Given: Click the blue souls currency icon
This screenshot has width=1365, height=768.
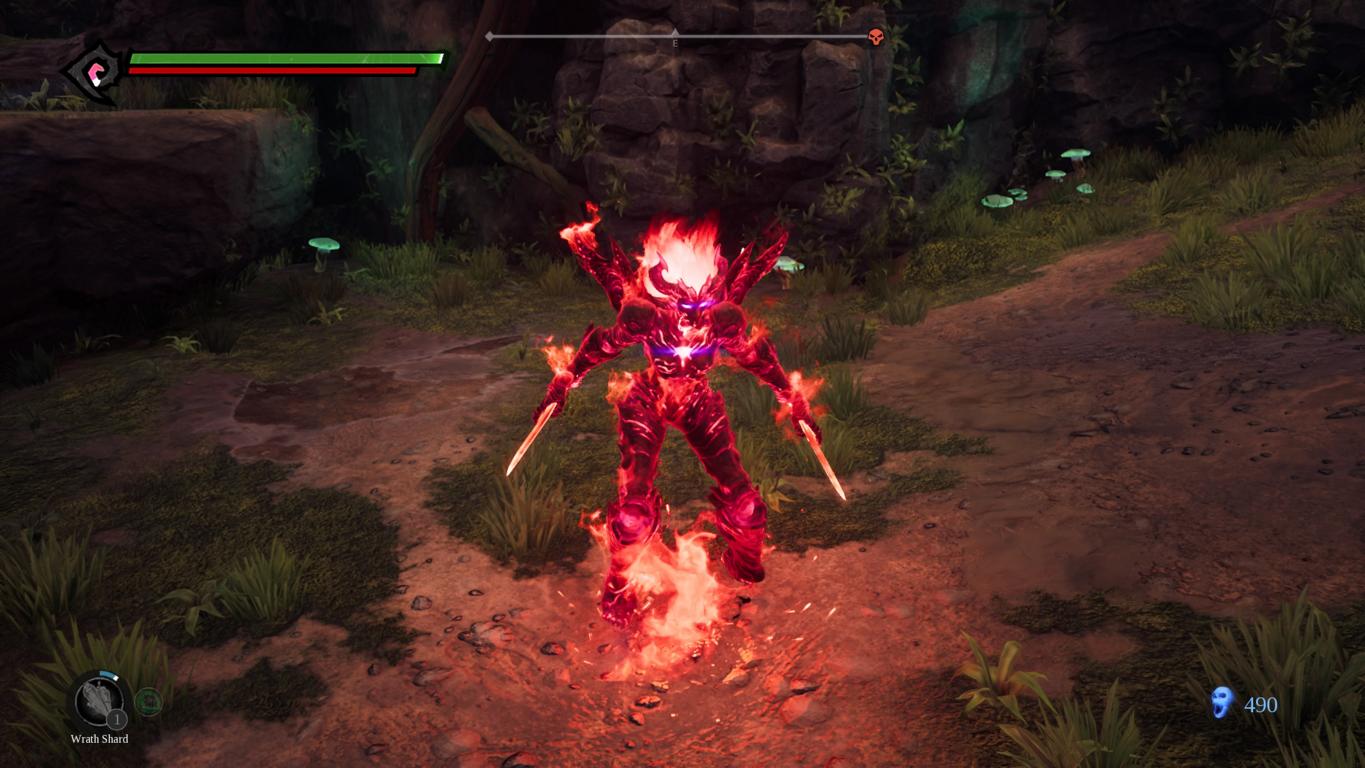Looking at the screenshot, I should [1221, 703].
